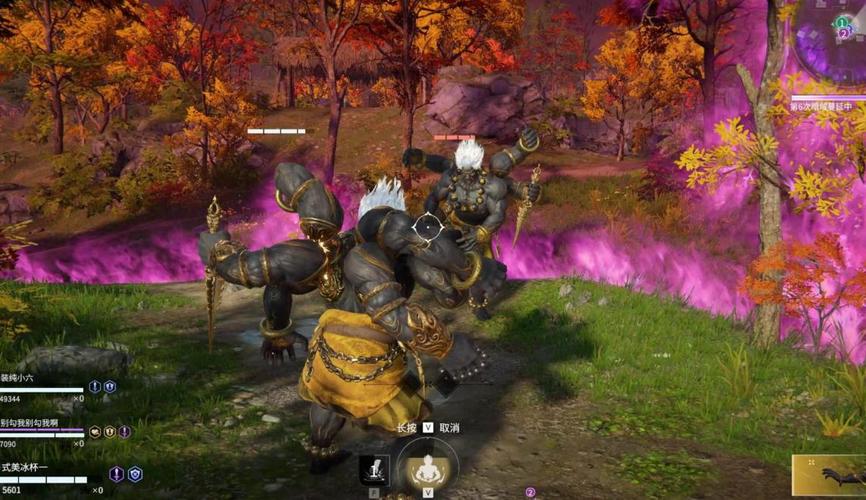866x500 pixels.
Task: Click the purple number 2 marker
Action: coord(530,492)
